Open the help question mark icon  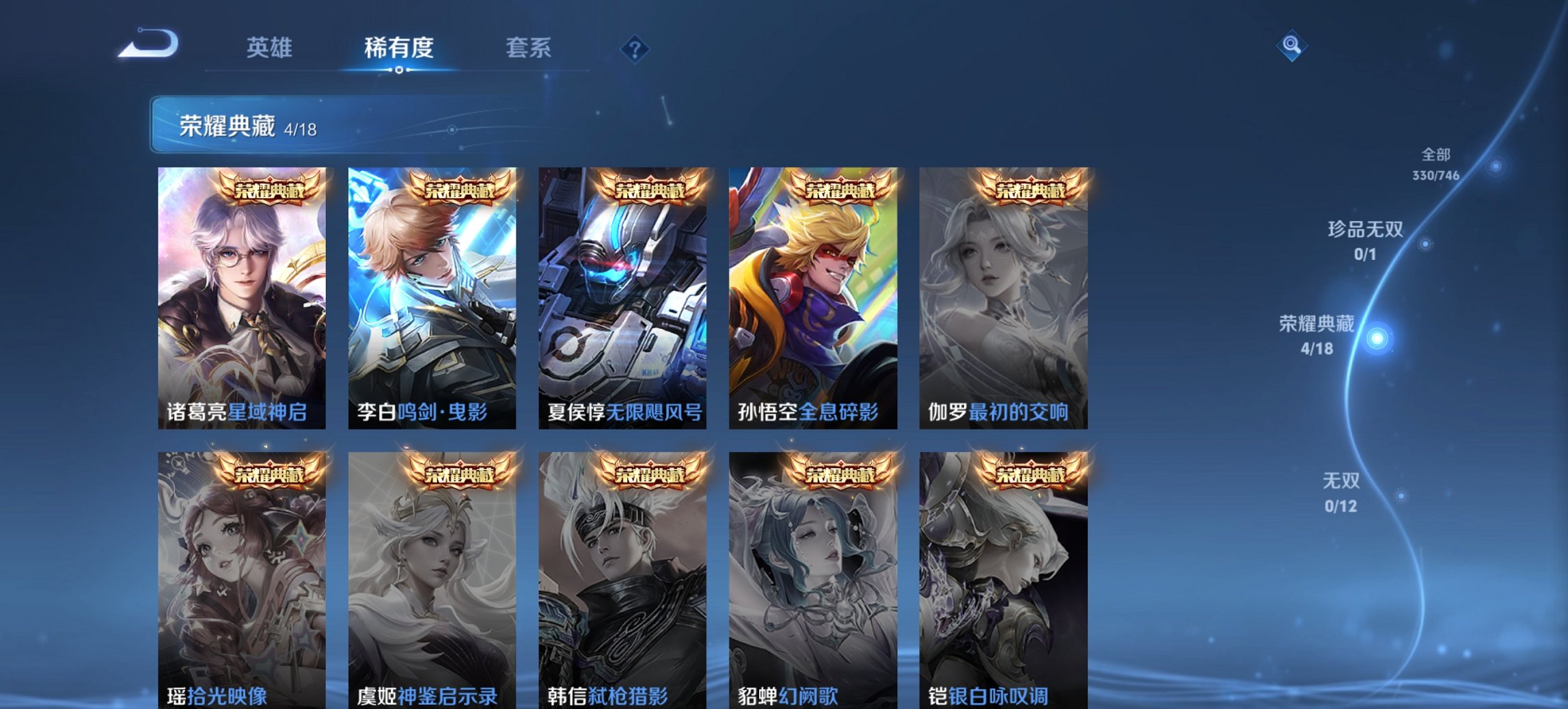click(635, 48)
